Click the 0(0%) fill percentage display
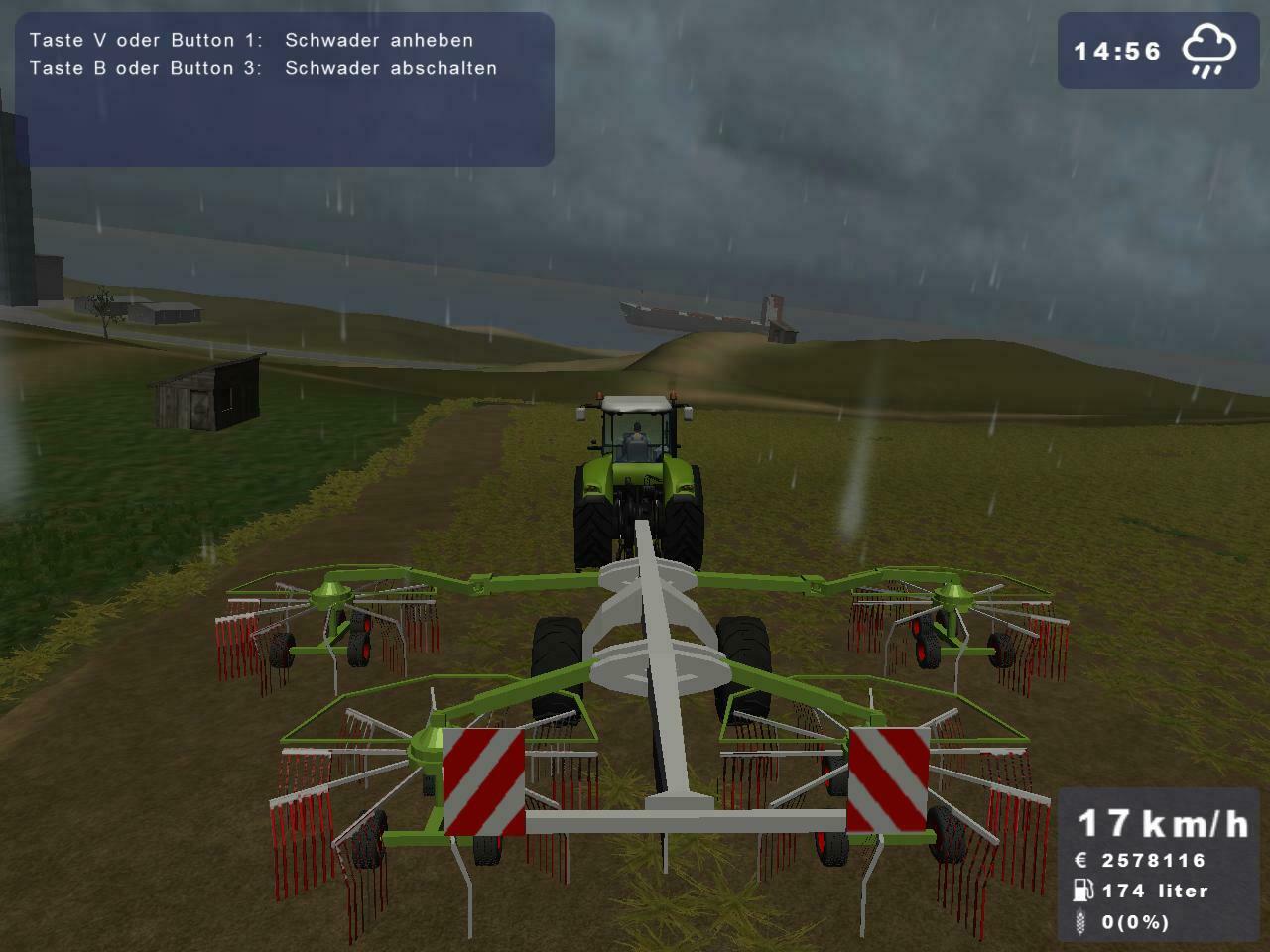 tap(1136, 924)
